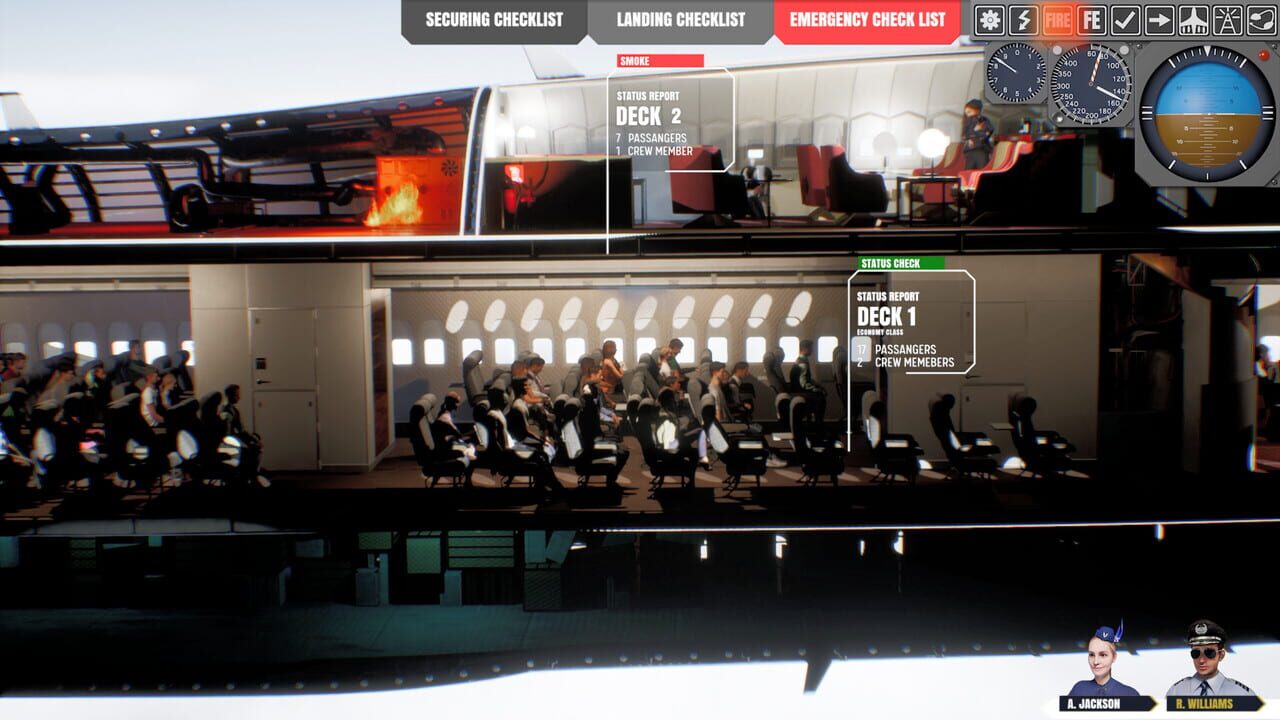Open the settings gear icon
Viewport: 1280px width, 720px height.
(x=990, y=20)
